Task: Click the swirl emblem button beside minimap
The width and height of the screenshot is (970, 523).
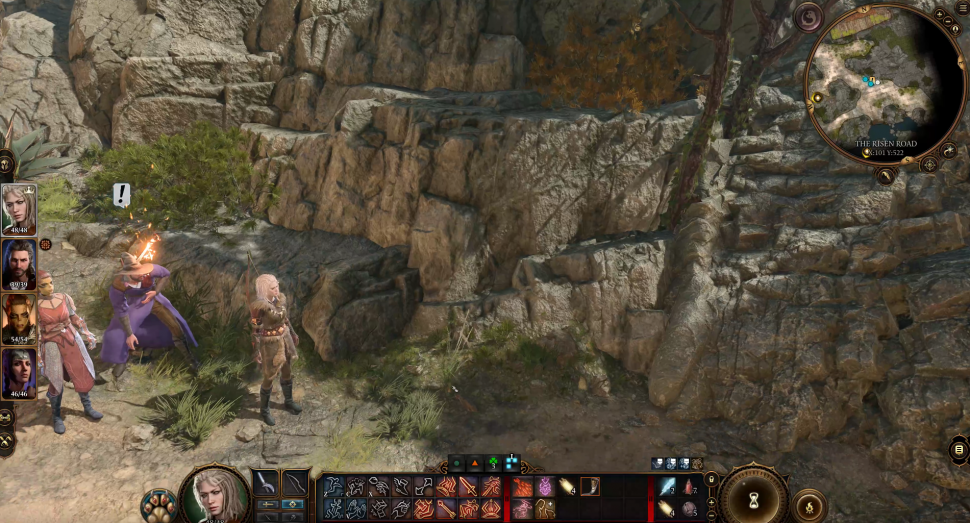Action: coord(808,17)
